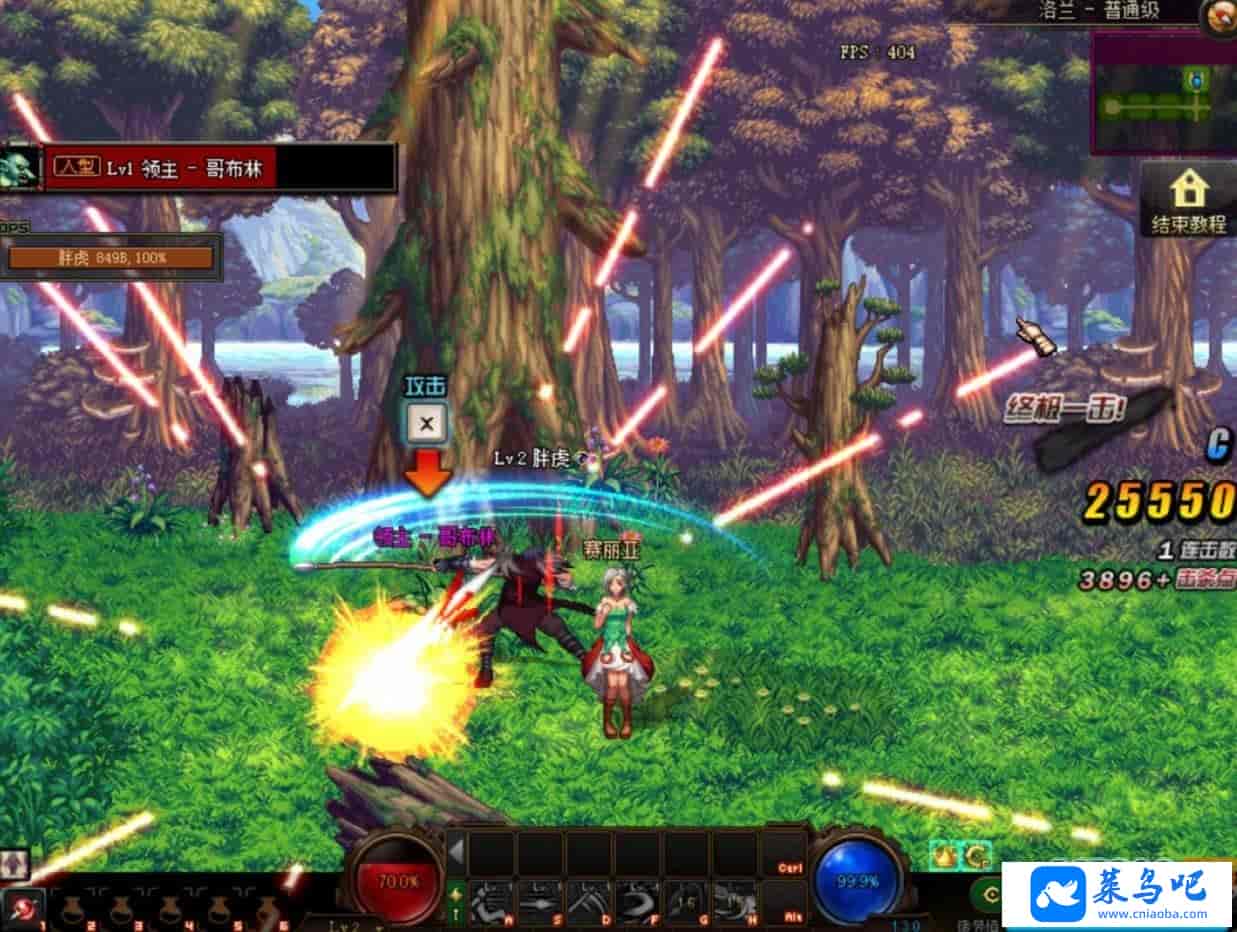Activate the skill bound to D
Viewport: 1237px width, 932px height.
point(589,900)
